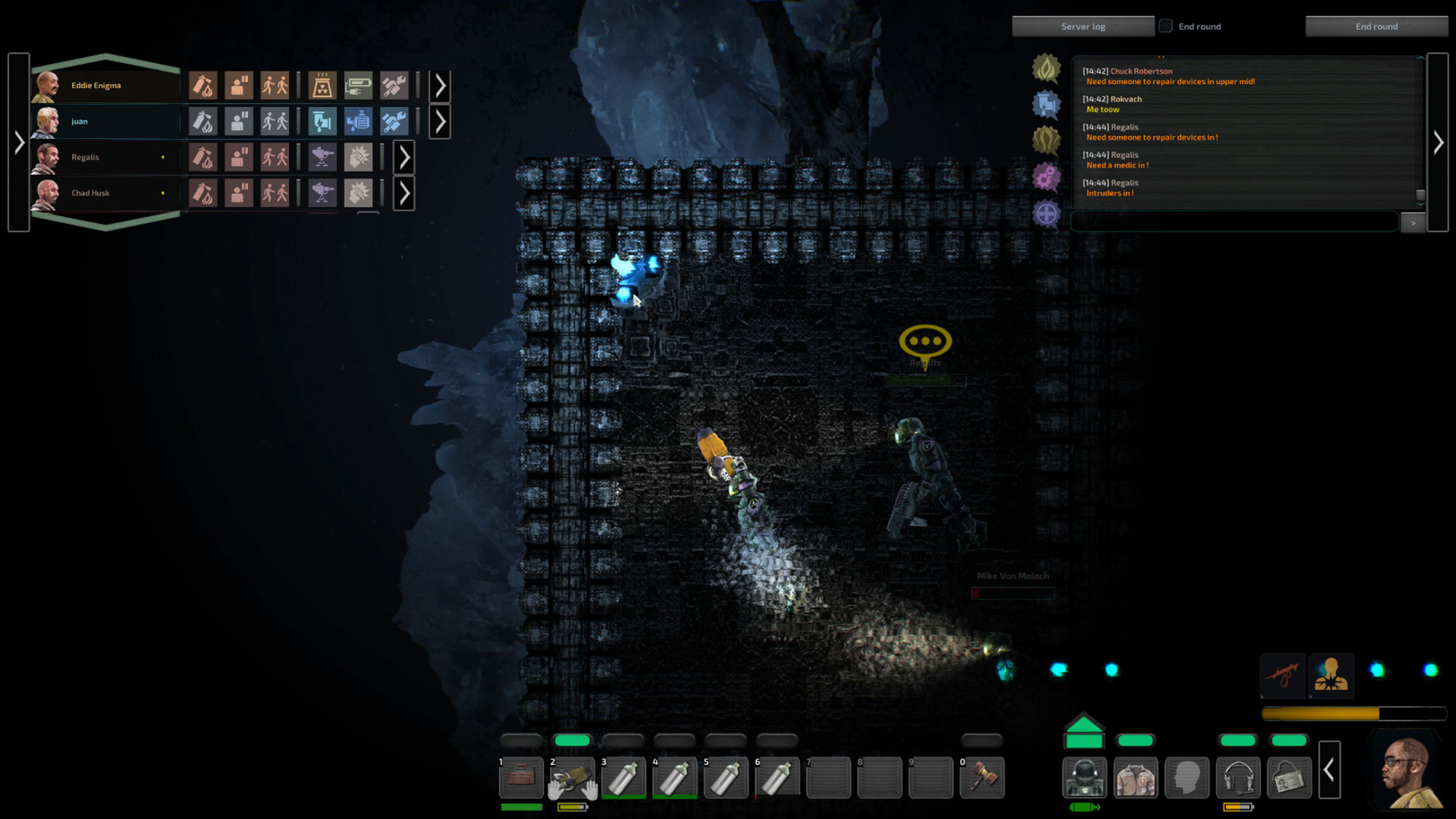The height and width of the screenshot is (819, 1456).
Task: Report broken devices with the gear badge
Action: click(1046, 175)
